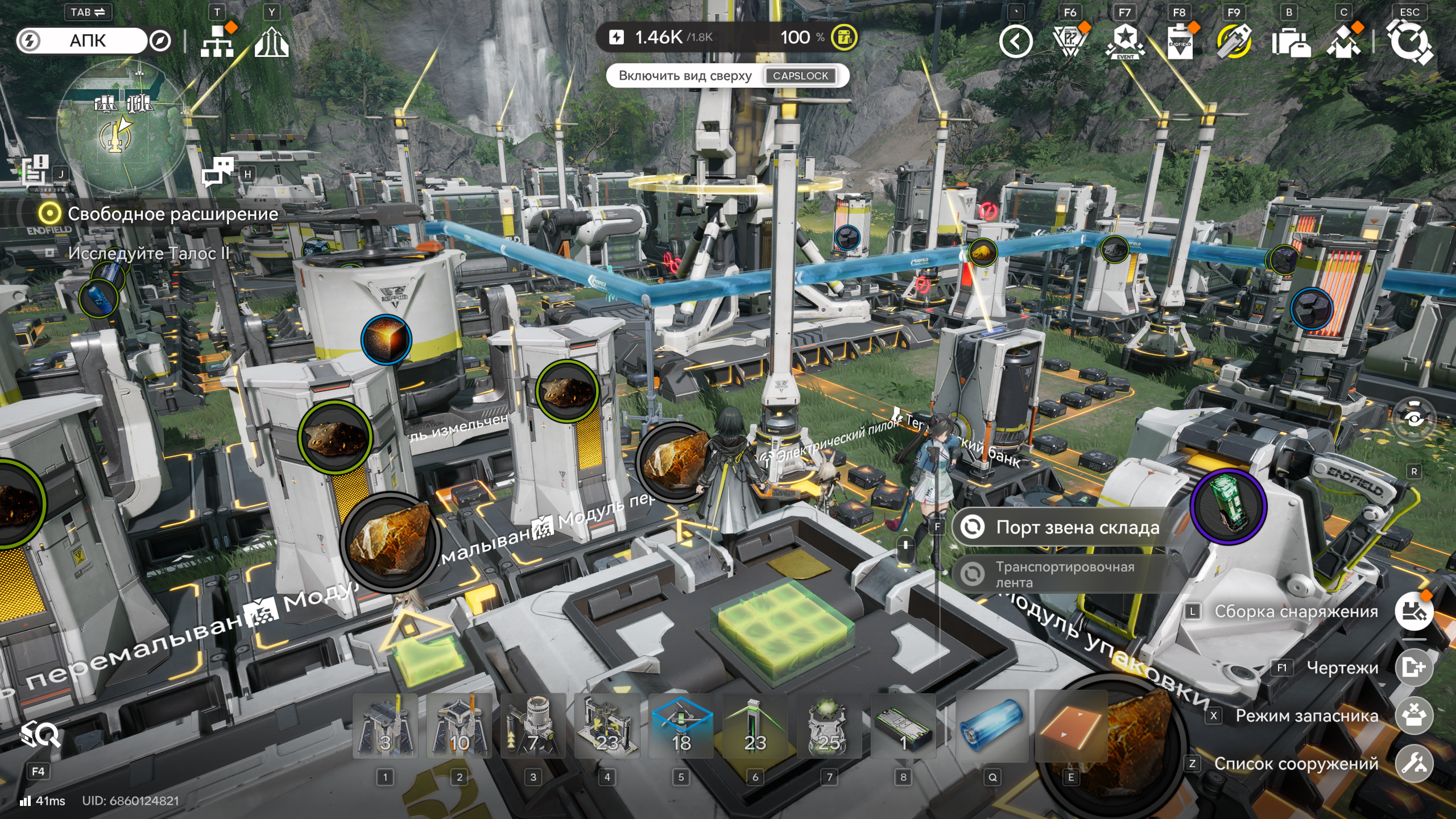Open the chat bubbles icon
This screenshot has width=1456, height=819.
217,172
